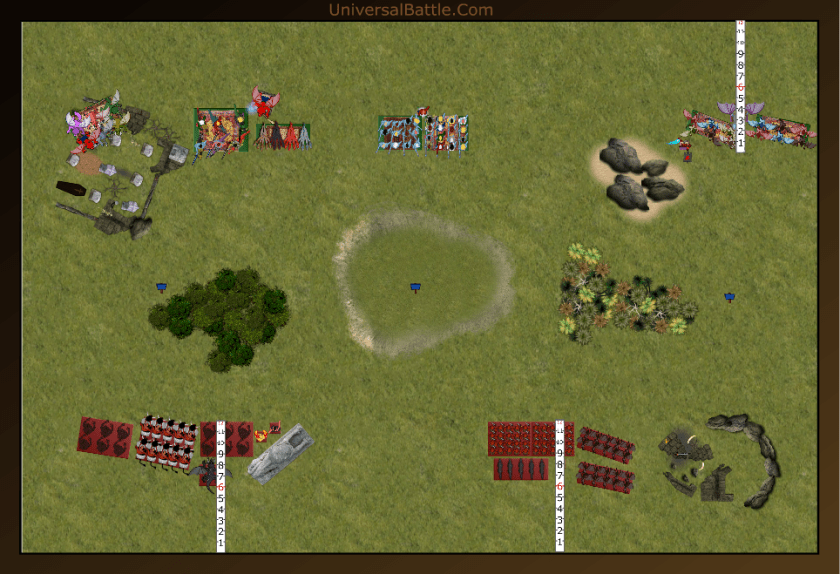Pick the blue objective marker beside the dark forest
Image resolution: width=840 pixels, height=574 pixels.
tap(161, 287)
